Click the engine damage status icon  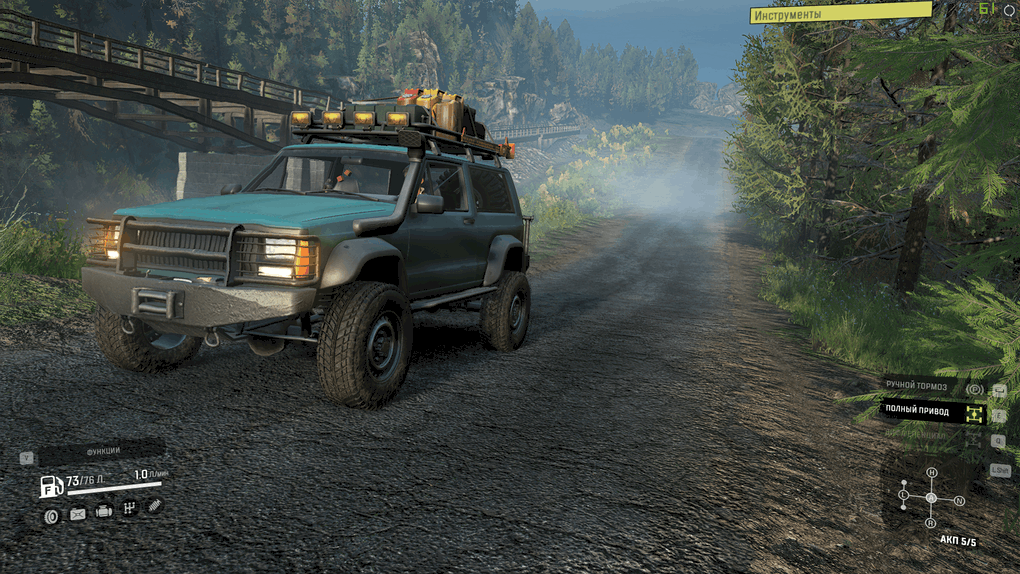[x=104, y=512]
